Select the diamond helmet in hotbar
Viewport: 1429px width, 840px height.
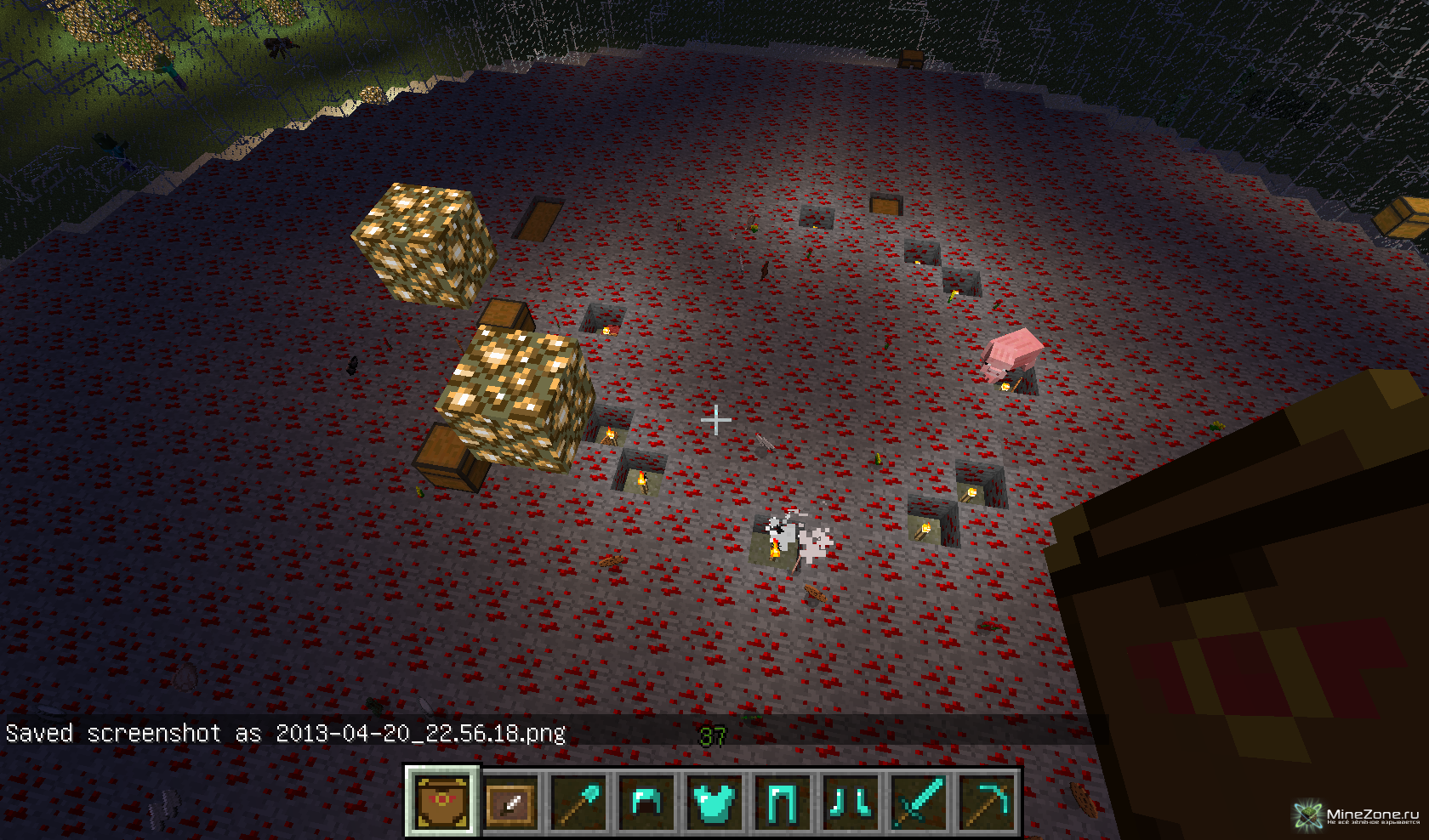click(x=646, y=802)
